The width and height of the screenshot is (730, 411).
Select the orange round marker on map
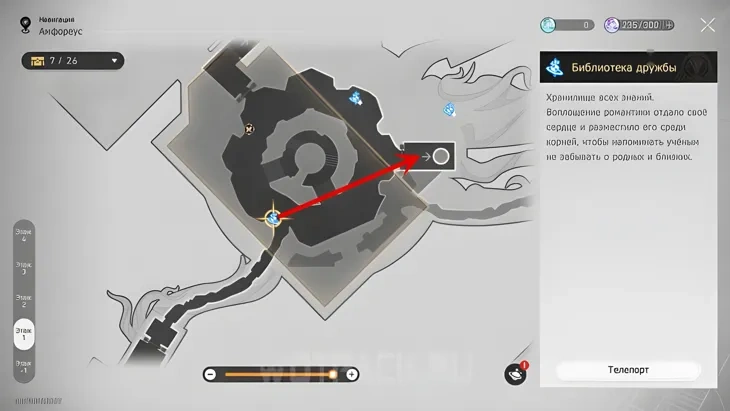pos(248,128)
